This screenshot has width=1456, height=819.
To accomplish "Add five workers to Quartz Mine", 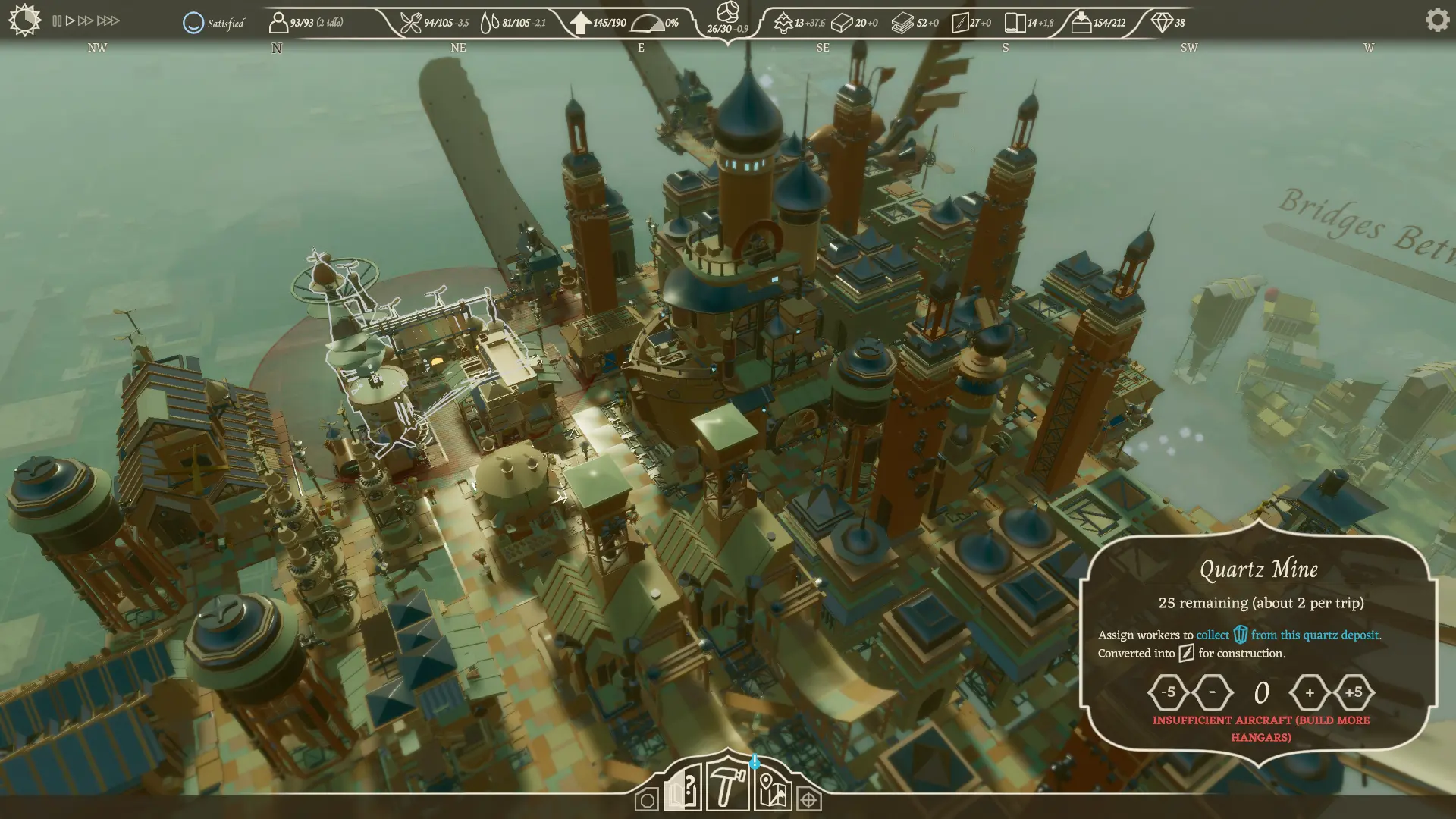I will (1353, 692).
